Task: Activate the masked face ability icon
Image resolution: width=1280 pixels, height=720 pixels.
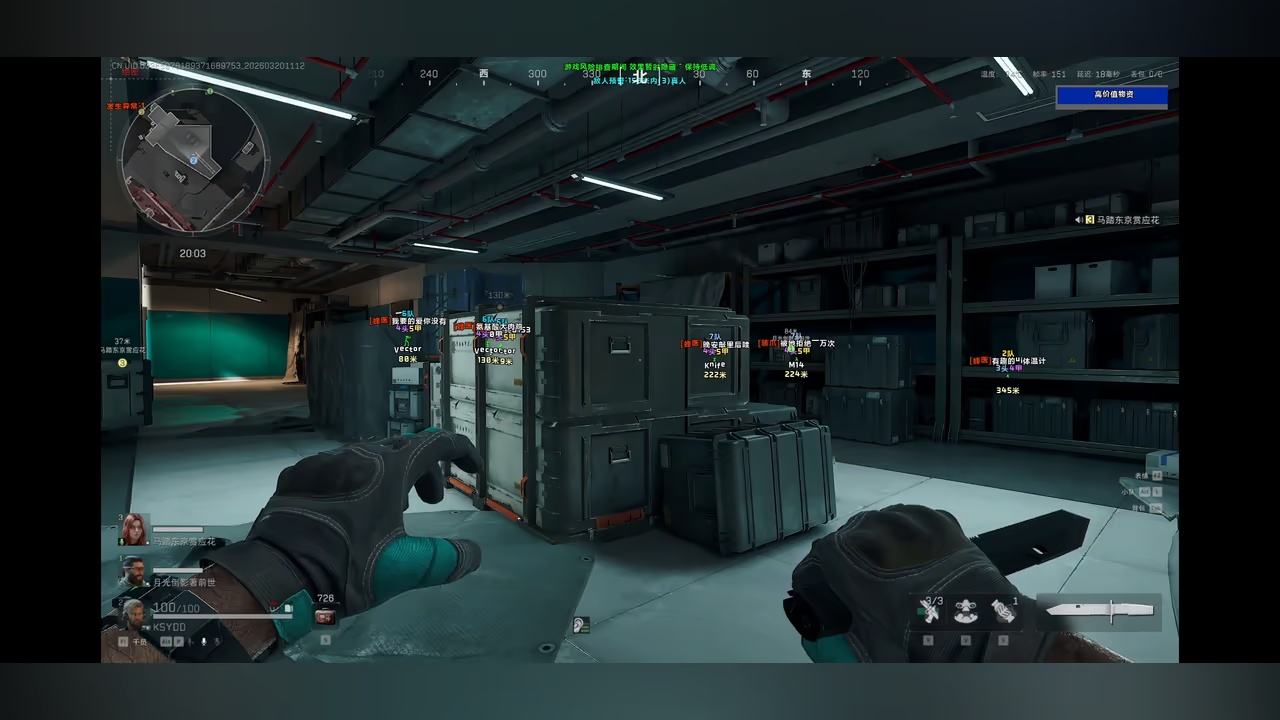Action: tap(965, 611)
